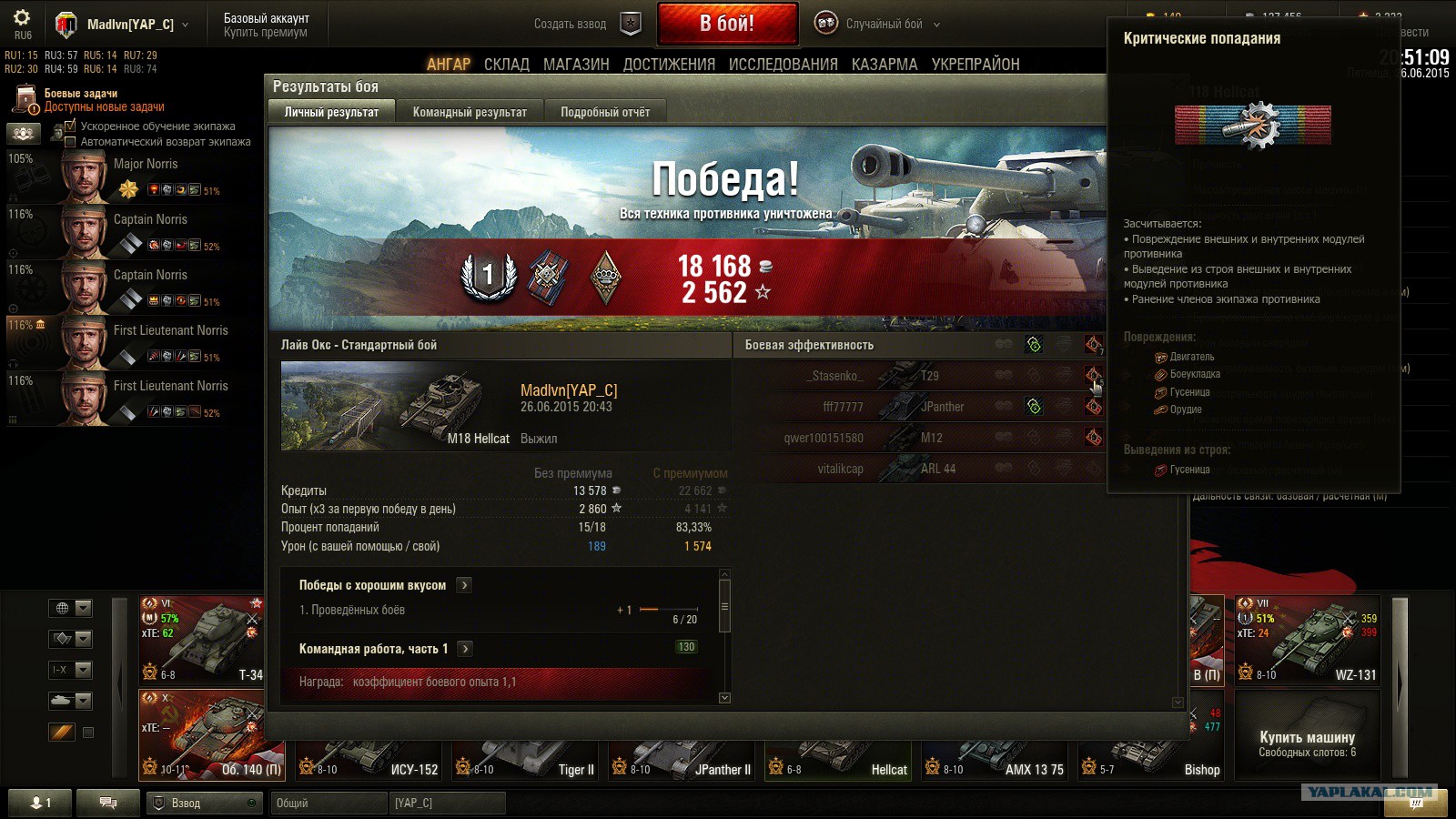
Task: Open the ИССЛЕДОВАНИЯ tech tree
Action: 783,65
